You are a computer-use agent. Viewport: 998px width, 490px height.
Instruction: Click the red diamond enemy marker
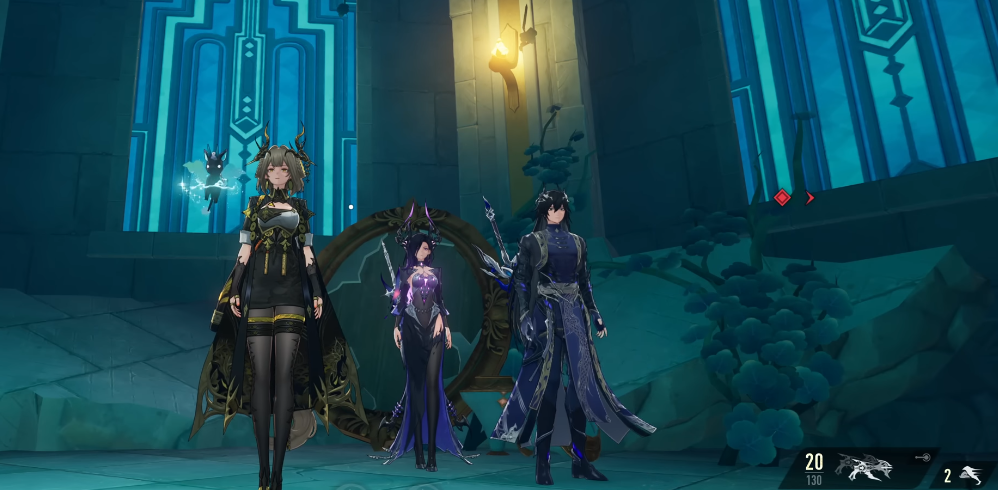pos(782,198)
